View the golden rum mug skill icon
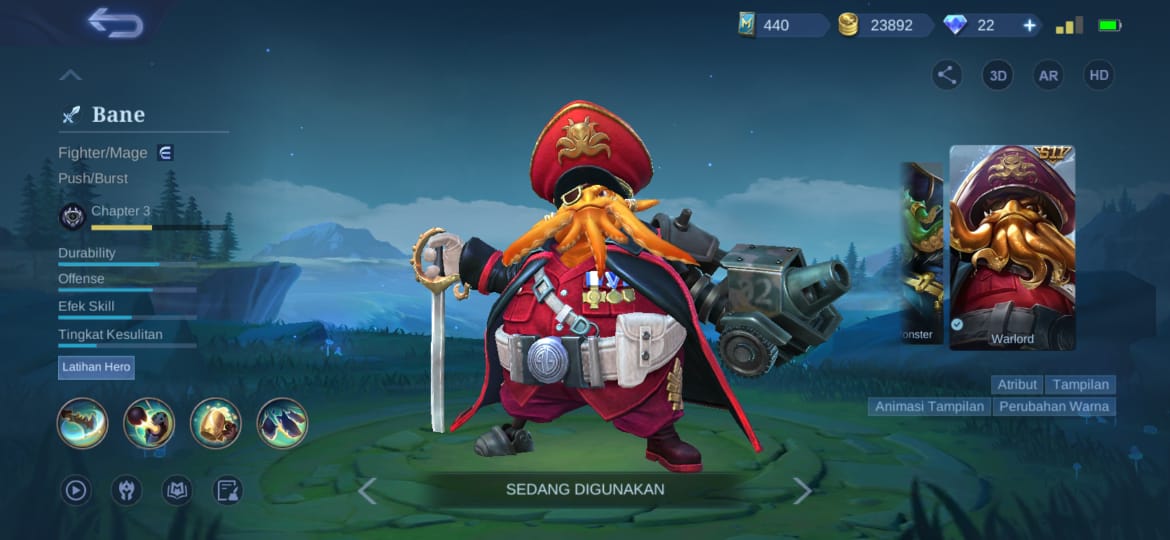This screenshot has width=1170, height=540. point(216,423)
